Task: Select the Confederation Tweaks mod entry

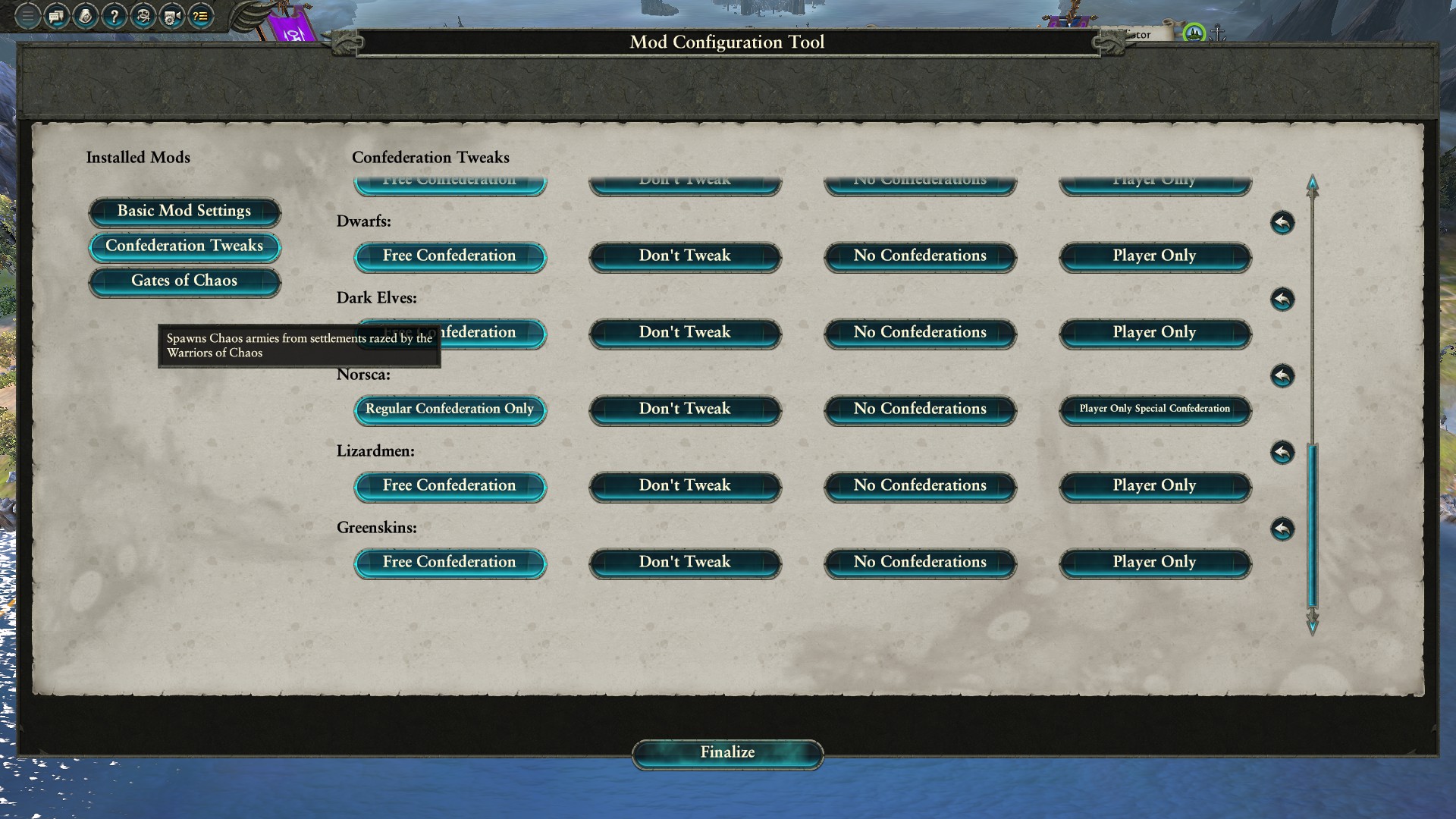Action: tap(184, 246)
